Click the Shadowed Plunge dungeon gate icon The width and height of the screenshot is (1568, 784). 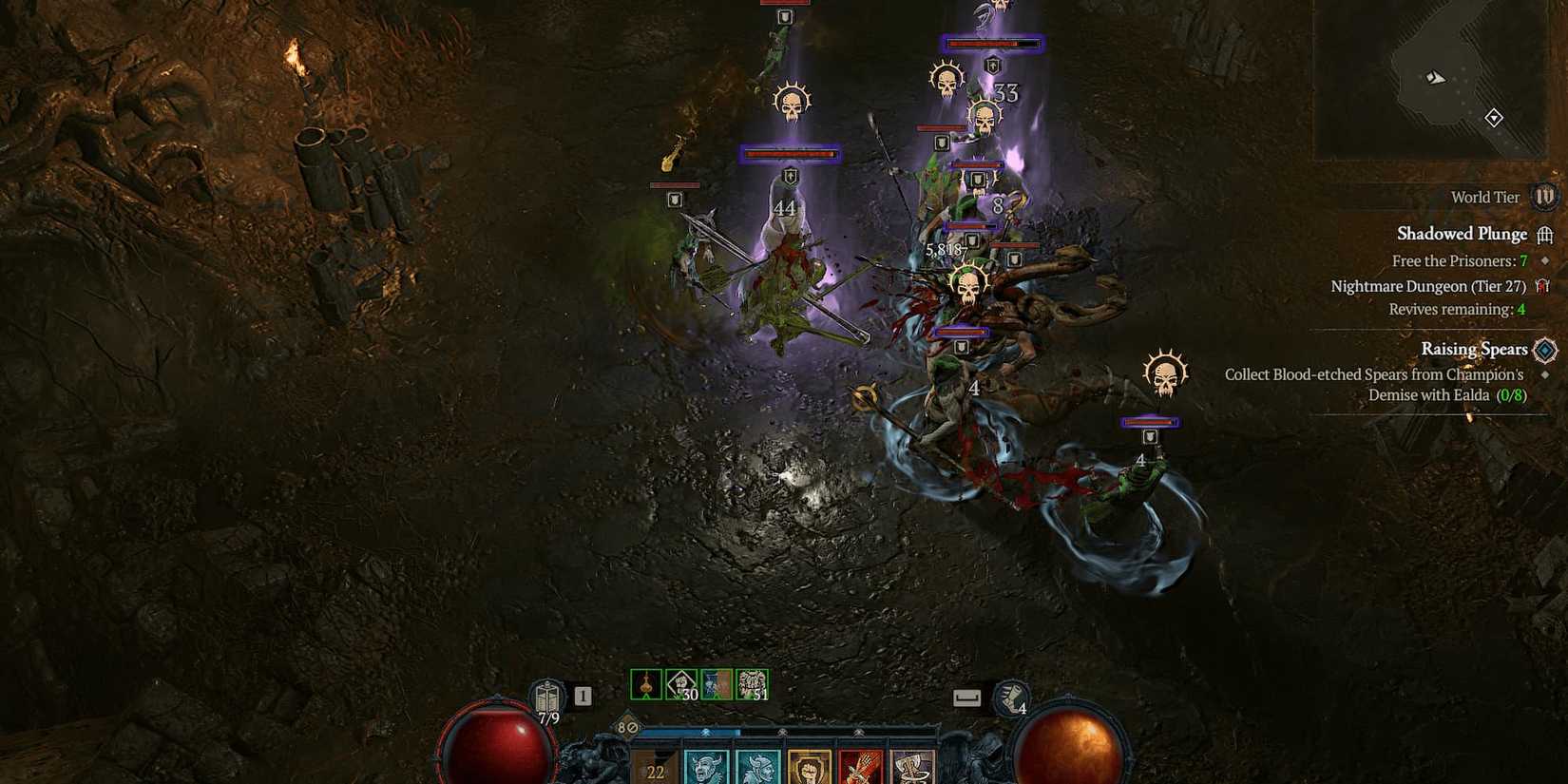1547,234
